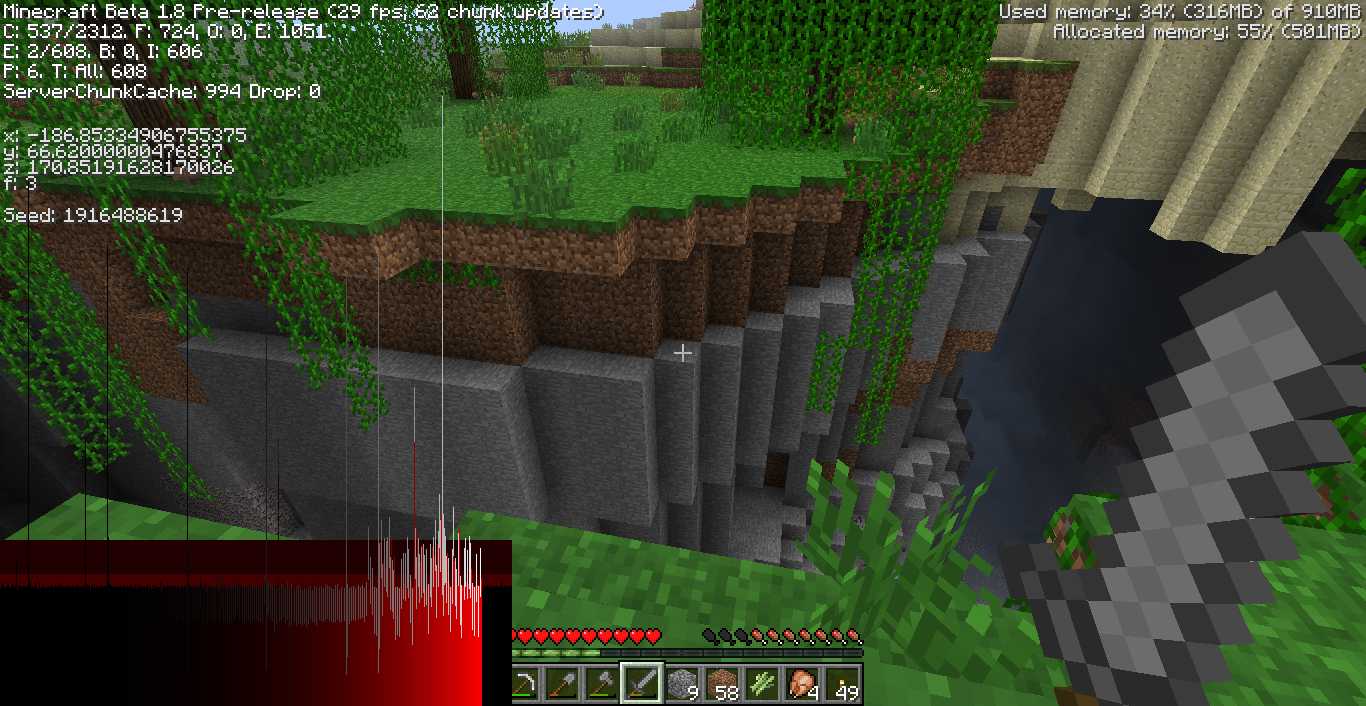Select the stone shovel hotbar slot
The height and width of the screenshot is (706, 1366).
(563, 684)
